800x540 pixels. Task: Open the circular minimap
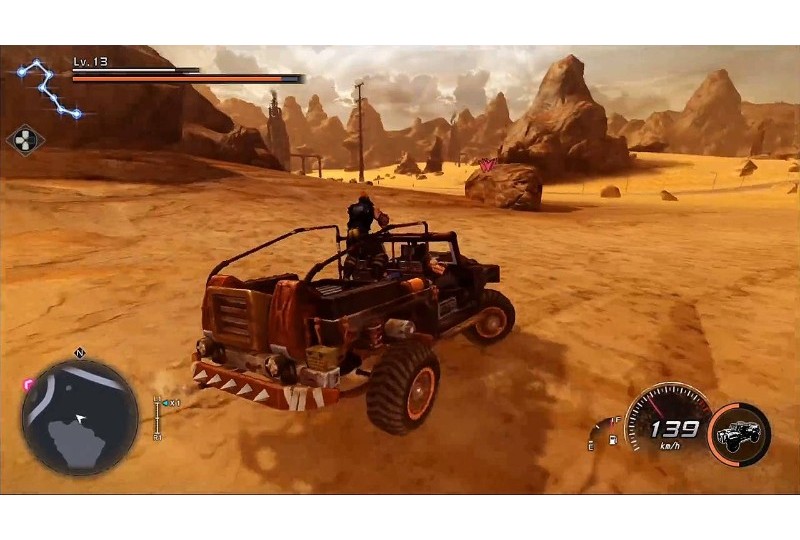tap(80, 417)
